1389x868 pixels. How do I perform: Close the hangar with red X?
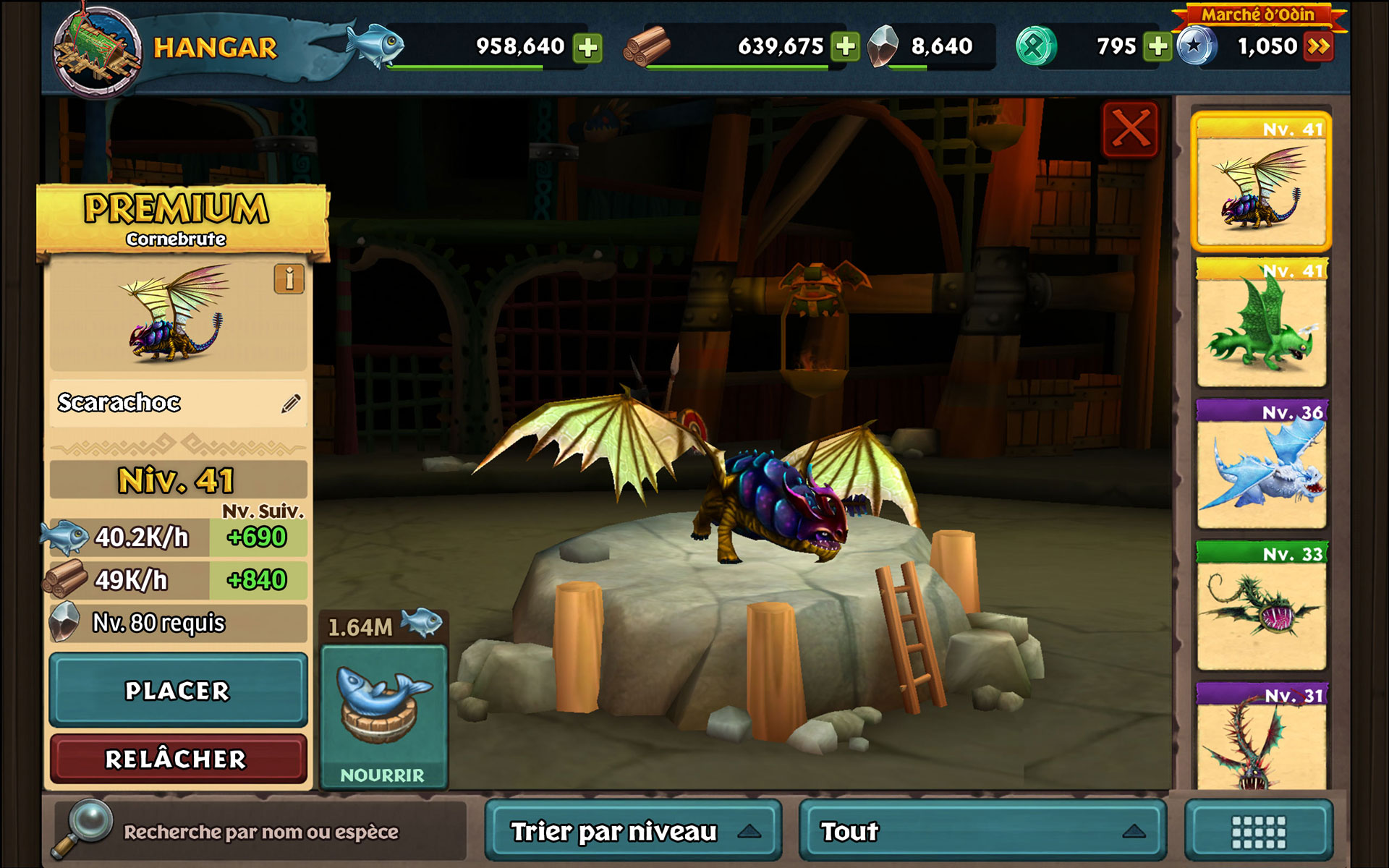1130,130
